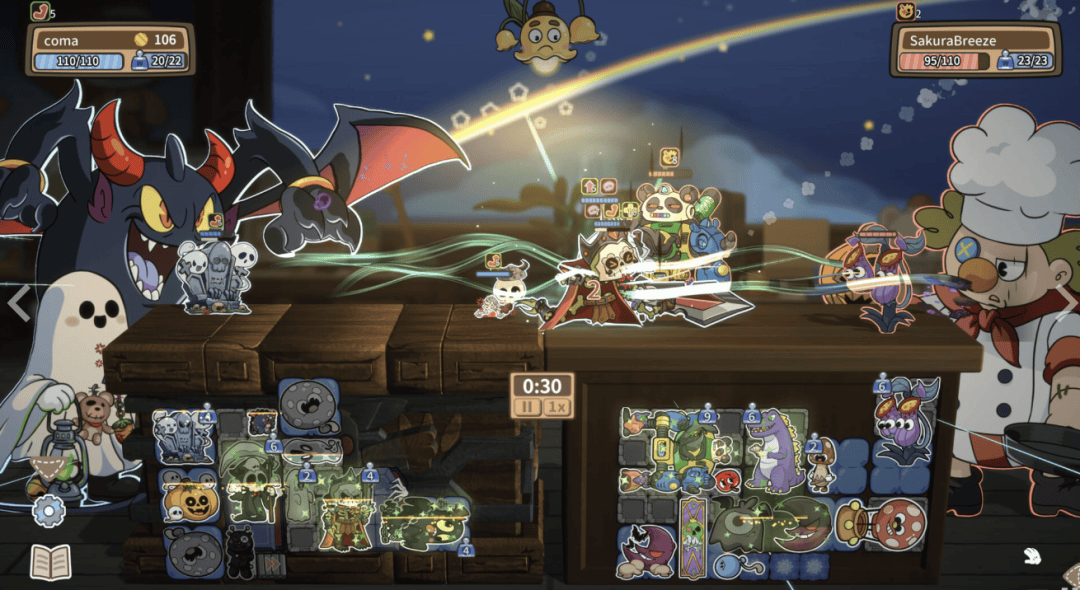Click coma's player name panel
Screen dimensions: 1080x590
(x=109, y=40)
